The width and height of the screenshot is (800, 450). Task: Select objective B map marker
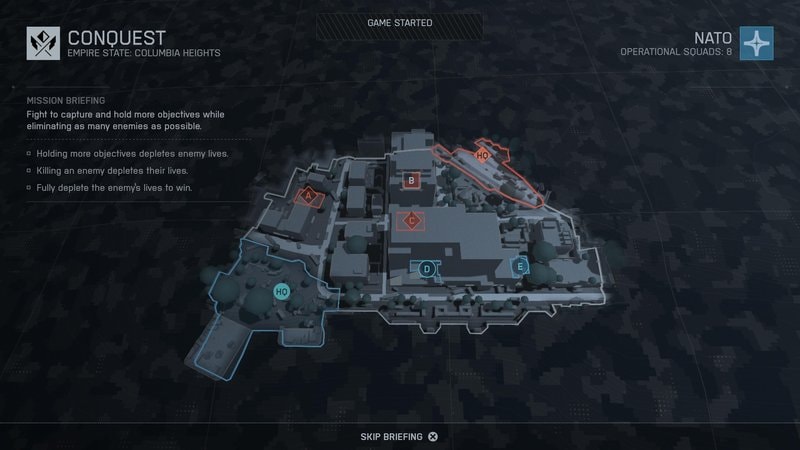(411, 181)
